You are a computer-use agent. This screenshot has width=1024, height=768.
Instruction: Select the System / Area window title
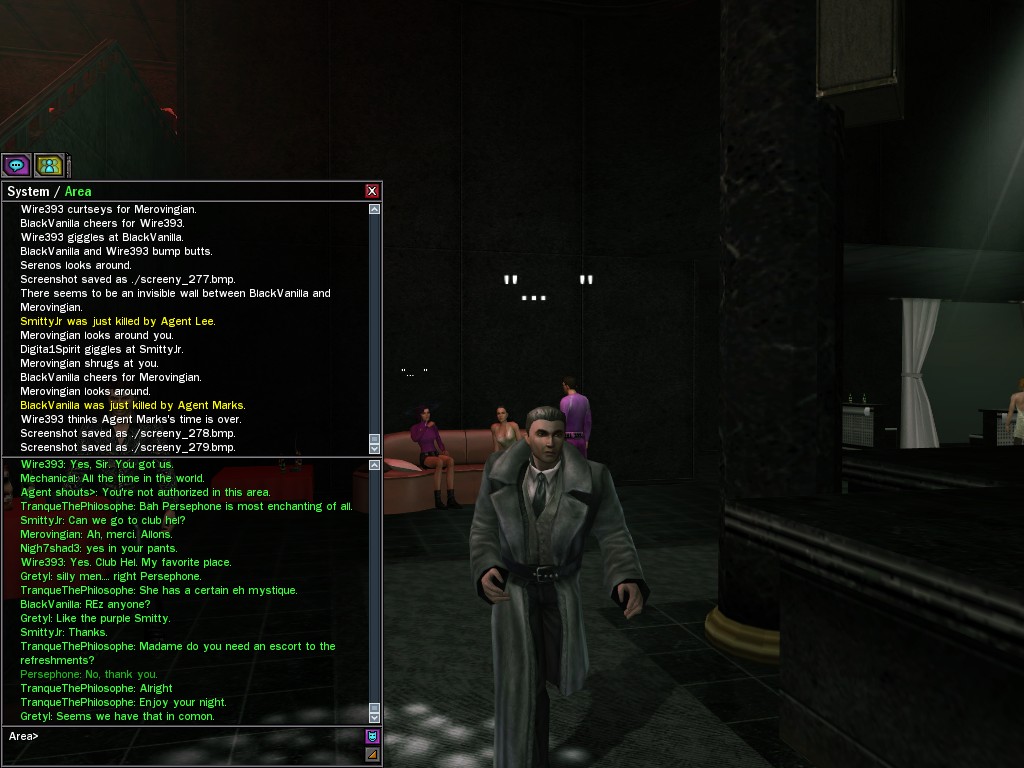[50, 191]
